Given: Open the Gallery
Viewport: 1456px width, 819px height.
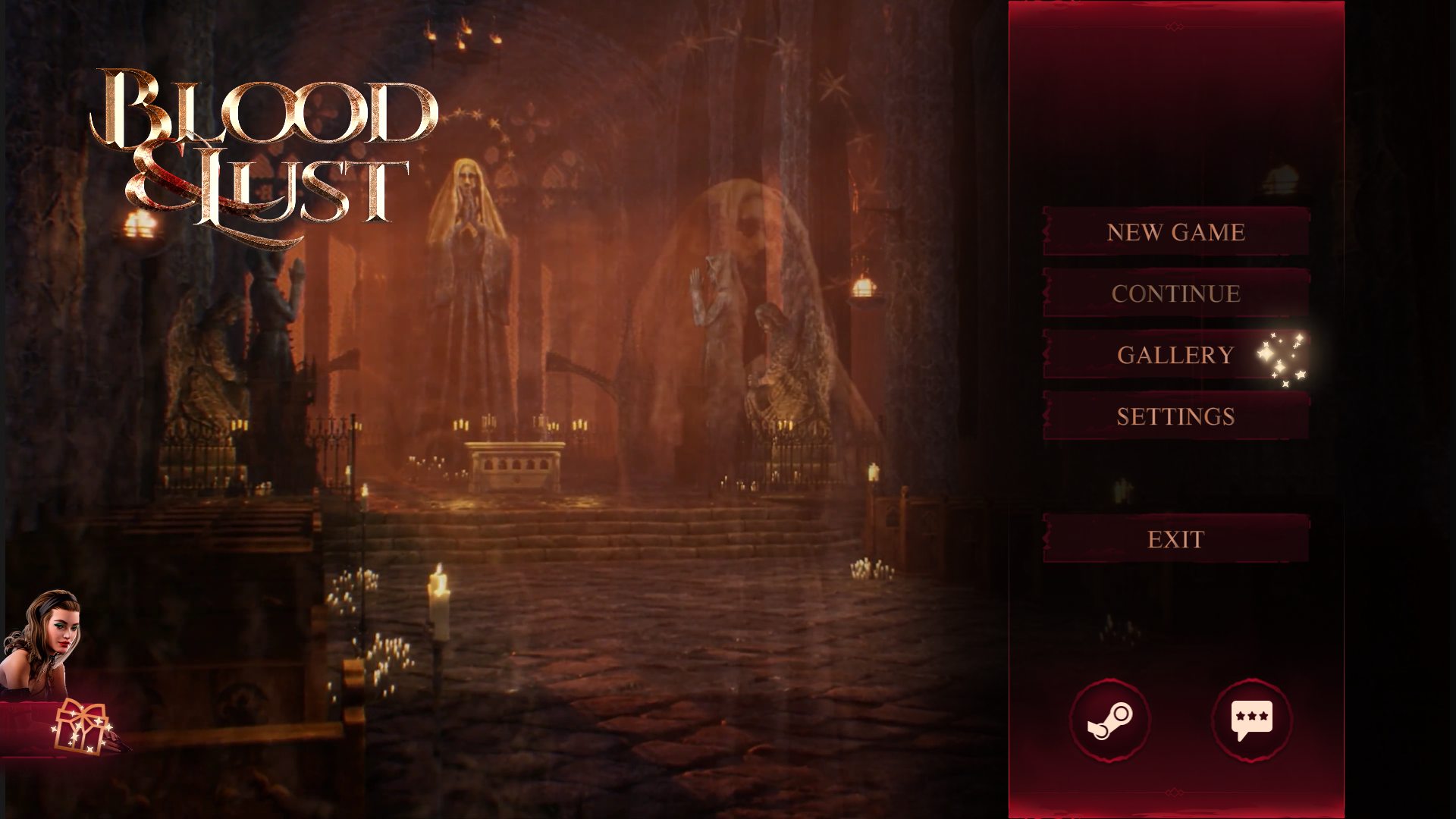Looking at the screenshot, I should tap(1175, 355).
